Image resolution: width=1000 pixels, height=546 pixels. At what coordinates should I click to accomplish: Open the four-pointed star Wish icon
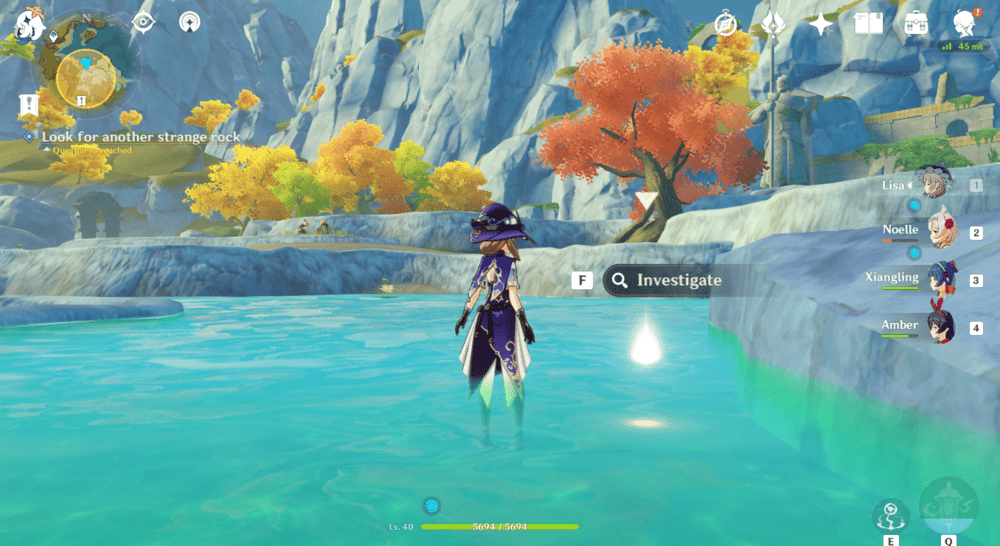pyautogui.click(x=821, y=24)
